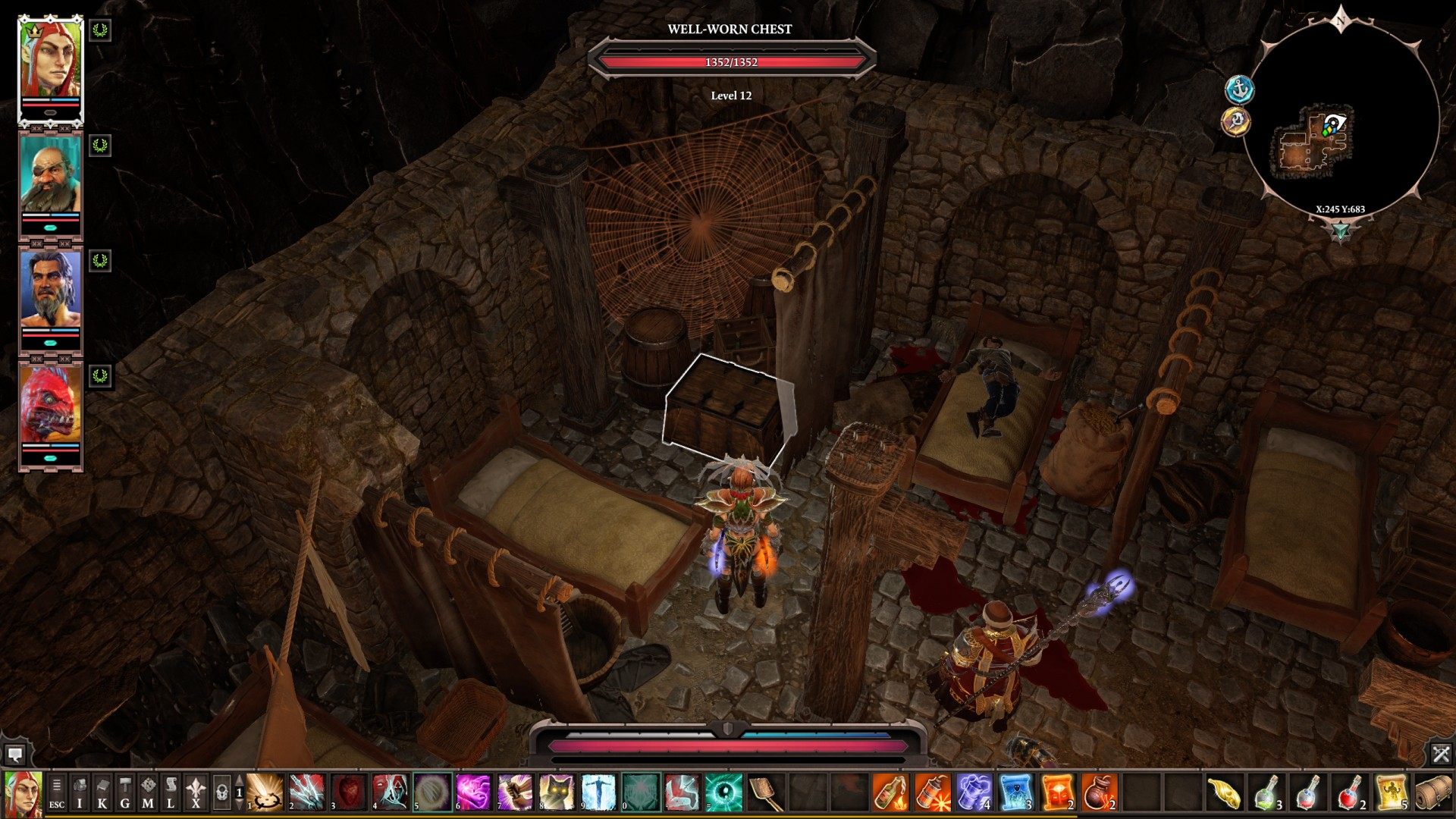Toggle the hotbar padlock
The width and height of the screenshot is (1456, 819).
click(221, 792)
